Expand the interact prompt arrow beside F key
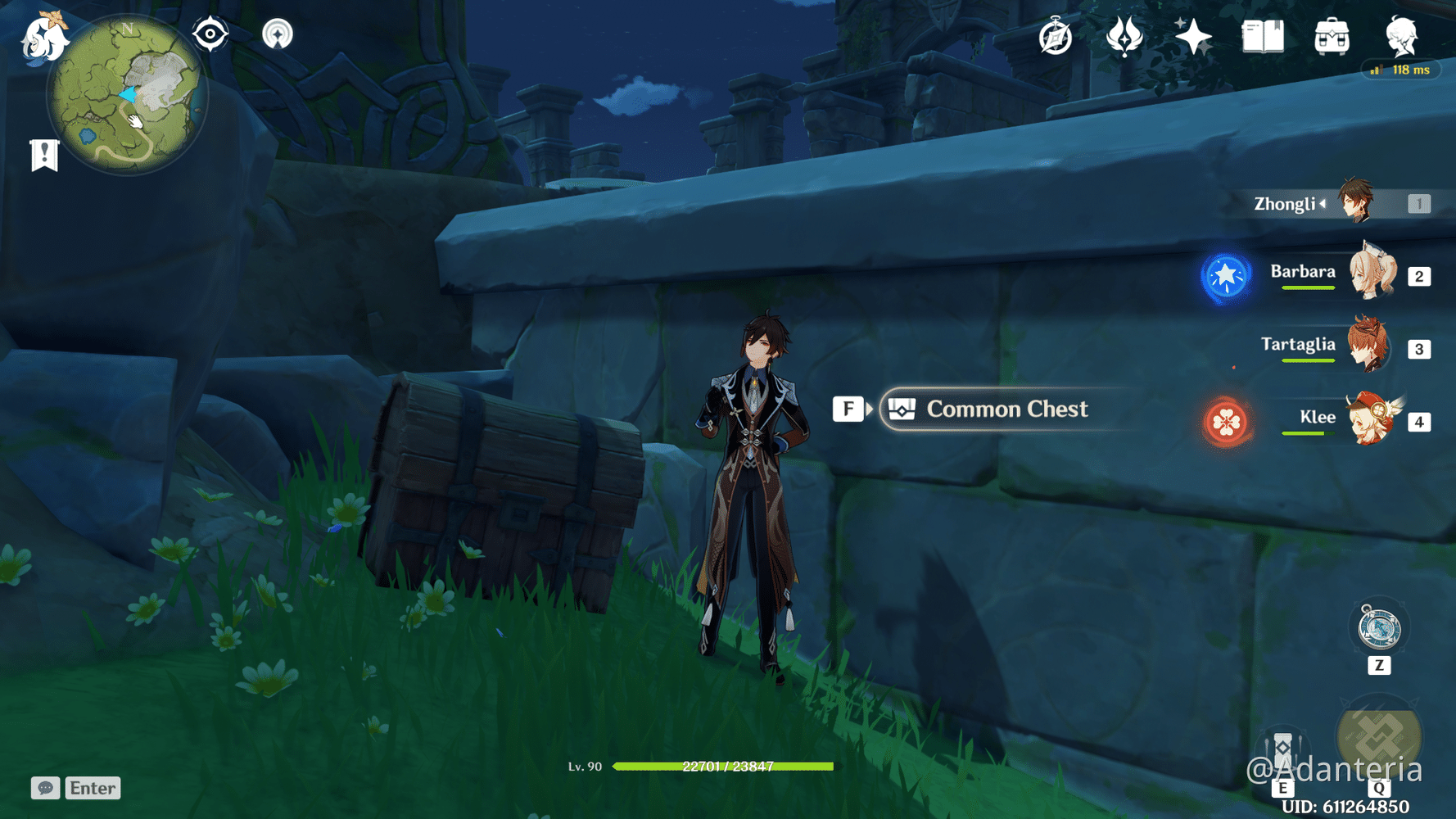 869,409
